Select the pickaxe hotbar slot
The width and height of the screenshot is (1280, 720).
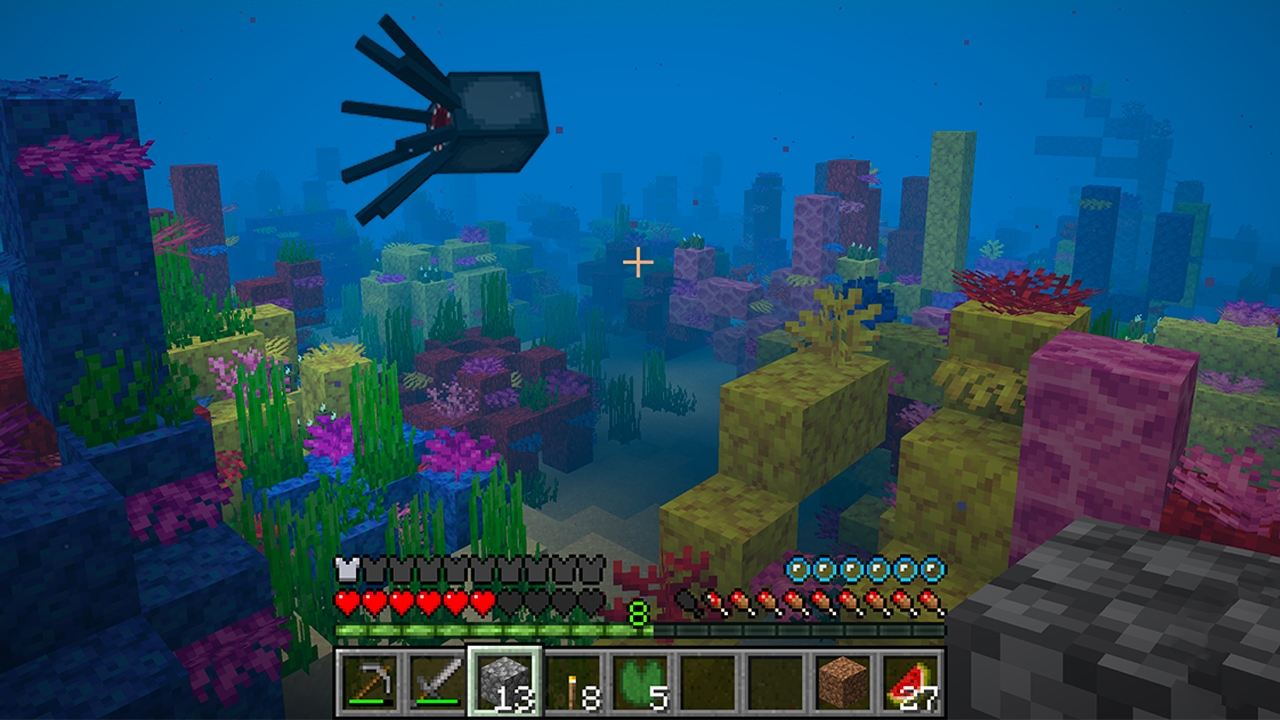[368, 682]
